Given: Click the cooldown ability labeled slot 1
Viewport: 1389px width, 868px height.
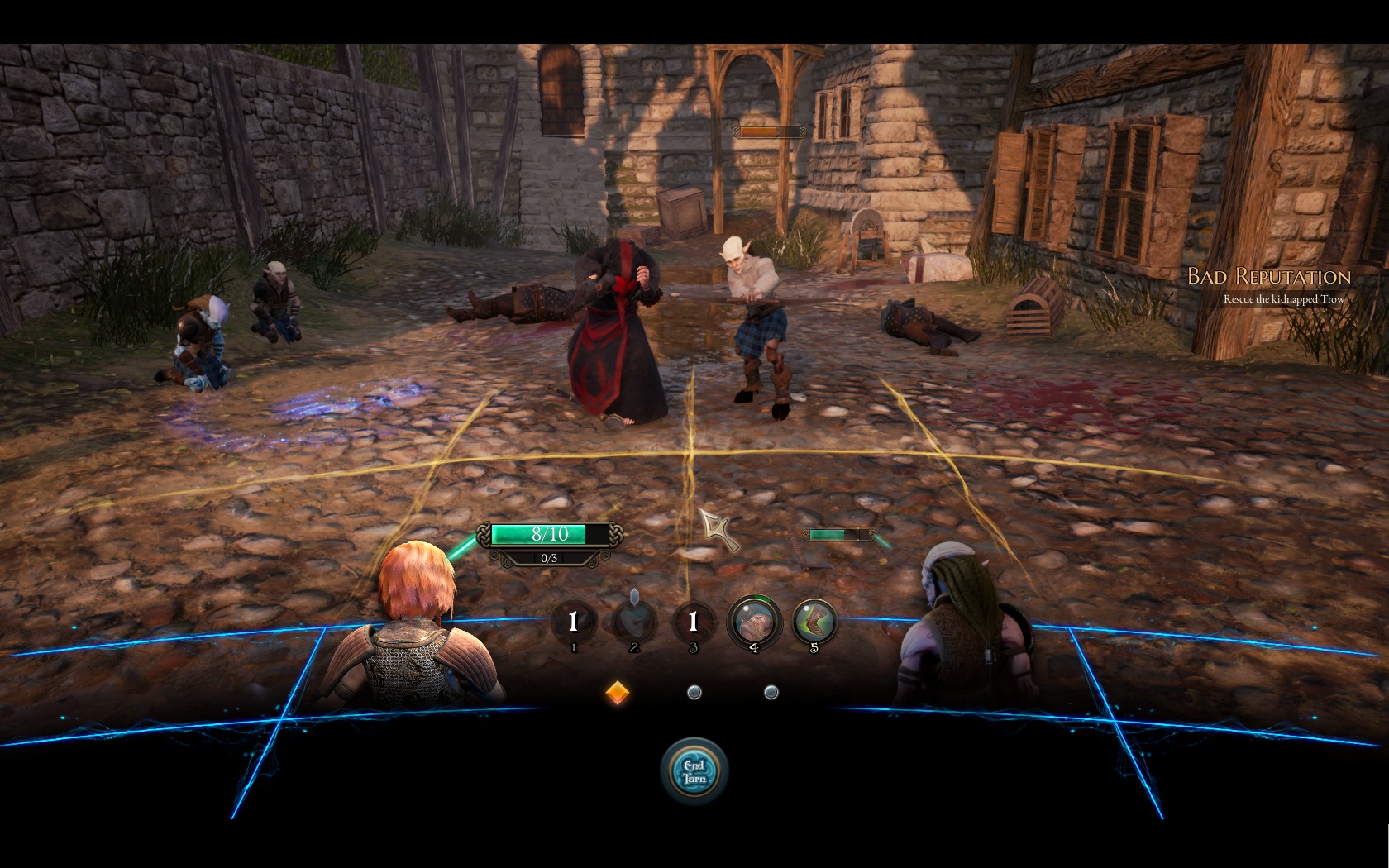Looking at the screenshot, I should click(x=573, y=621).
